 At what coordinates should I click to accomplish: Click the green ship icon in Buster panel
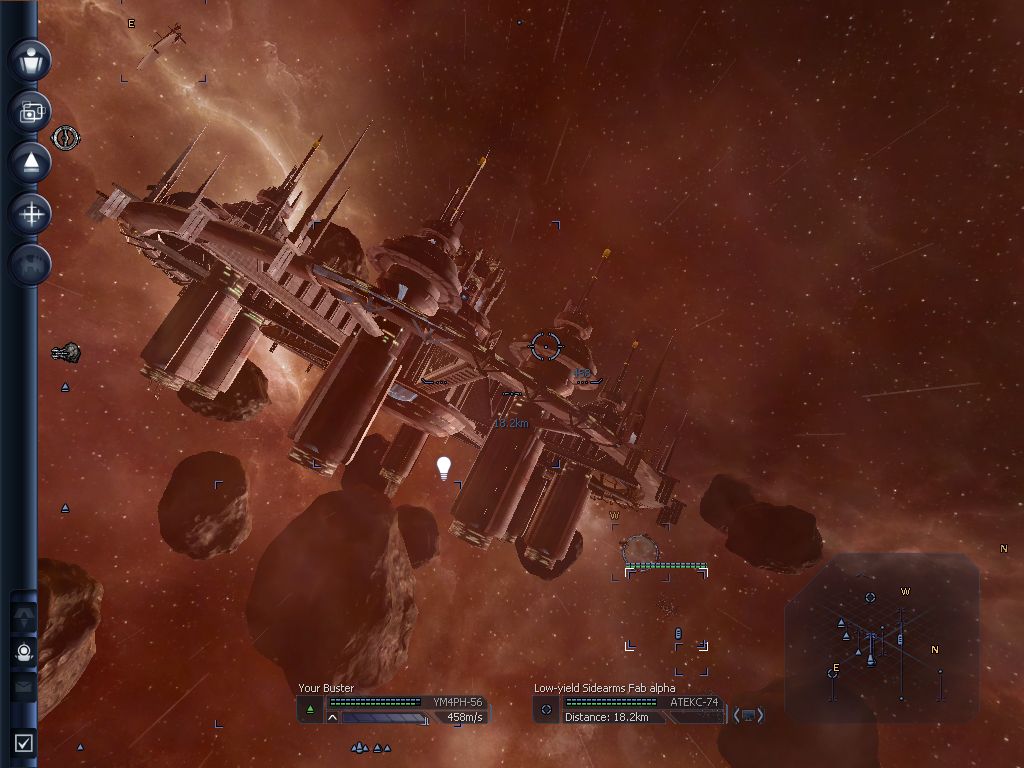click(x=310, y=710)
